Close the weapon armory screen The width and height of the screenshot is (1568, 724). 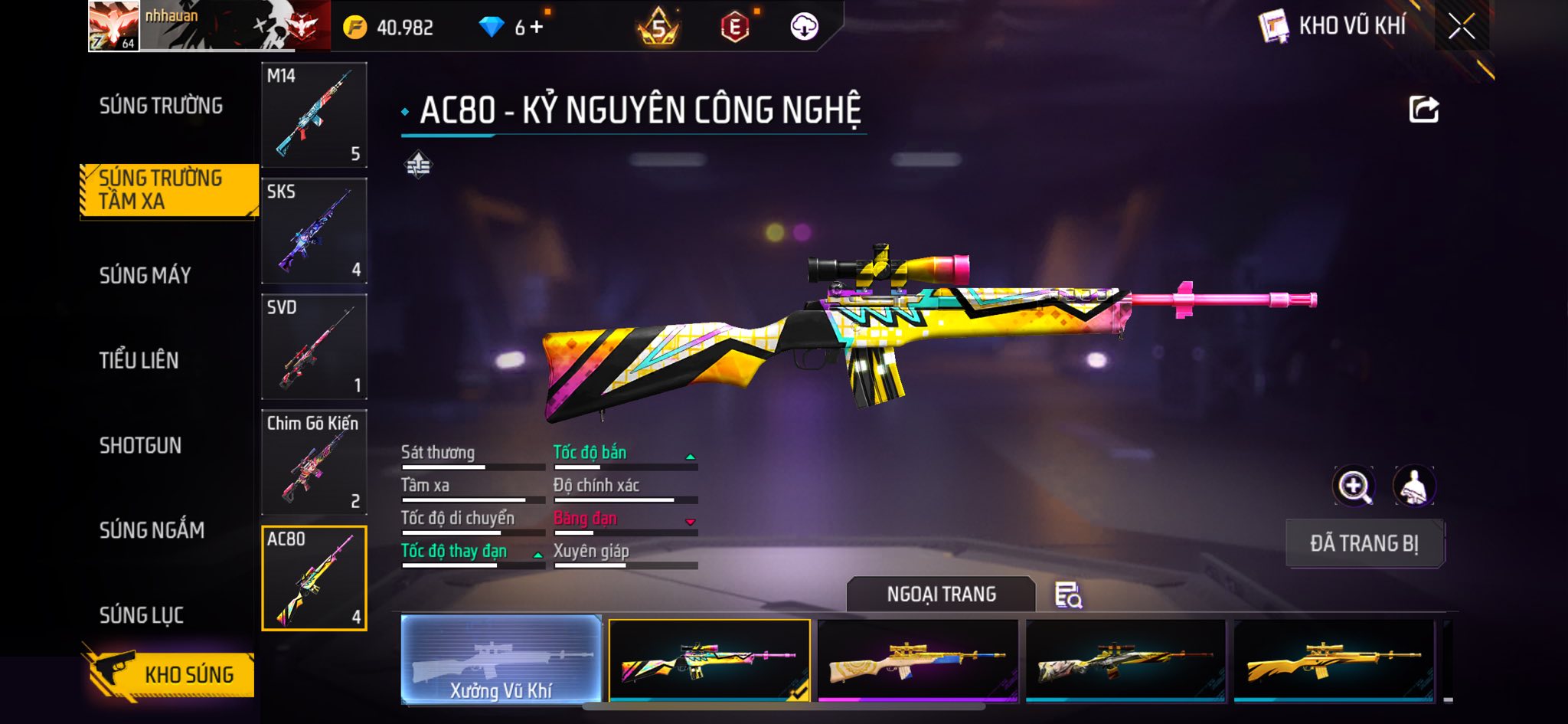1461,27
